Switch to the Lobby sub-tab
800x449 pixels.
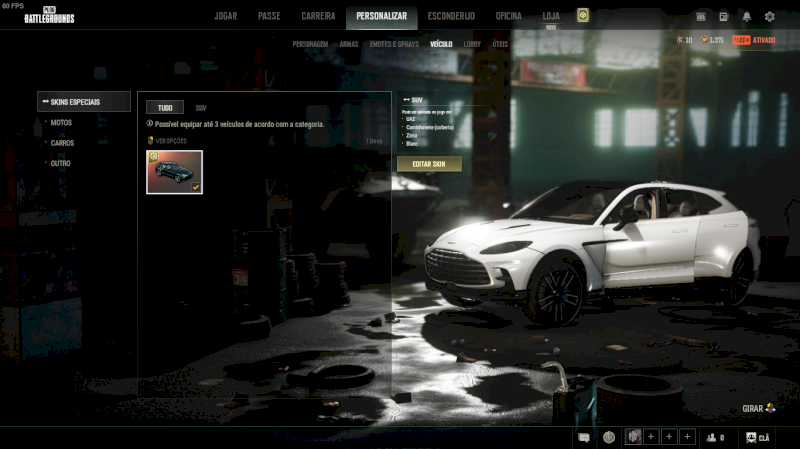click(x=472, y=45)
